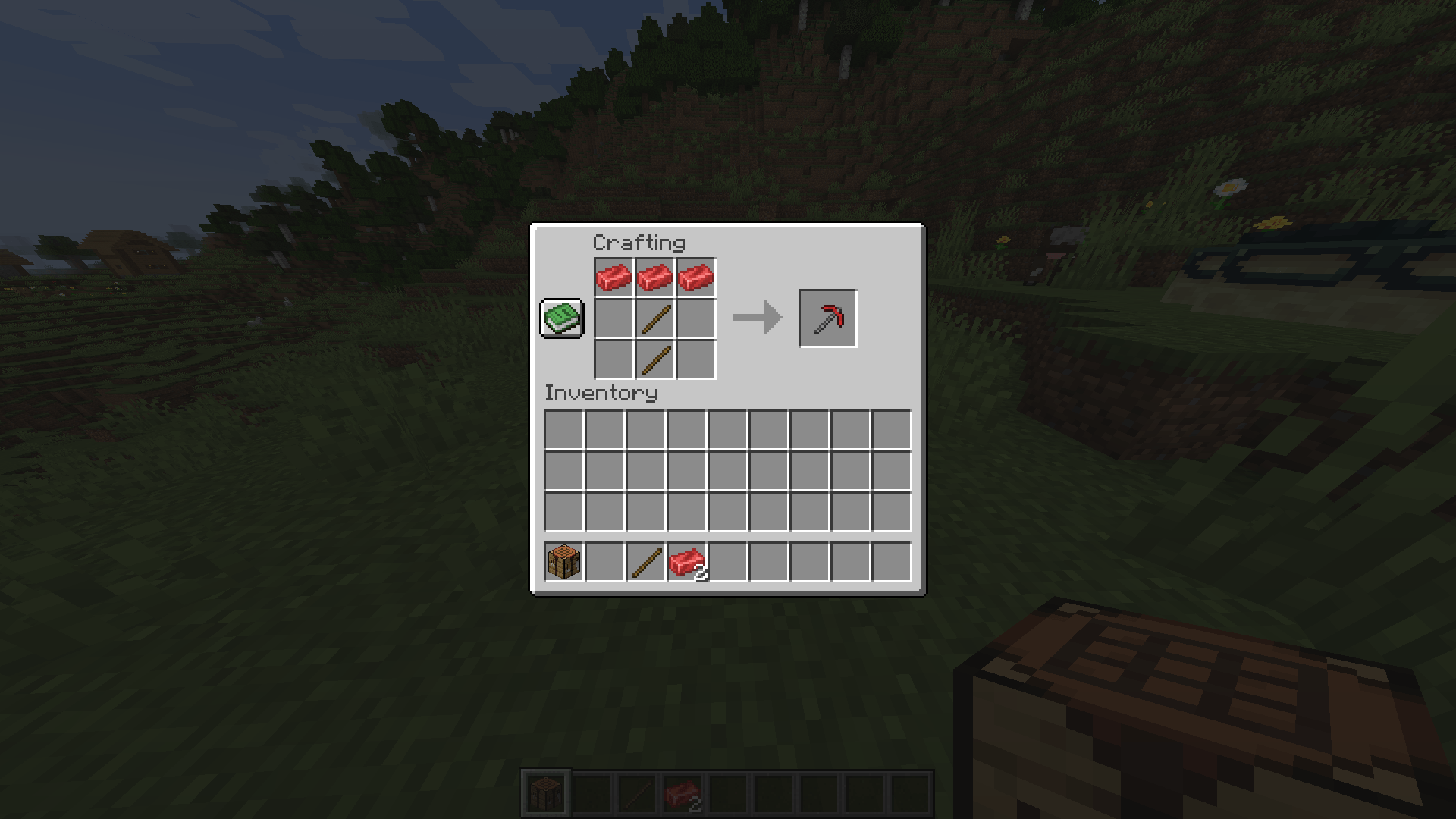Viewport: 1456px width, 819px height.
Task: Click the empty slot beside the crafting table
Action: point(604,561)
